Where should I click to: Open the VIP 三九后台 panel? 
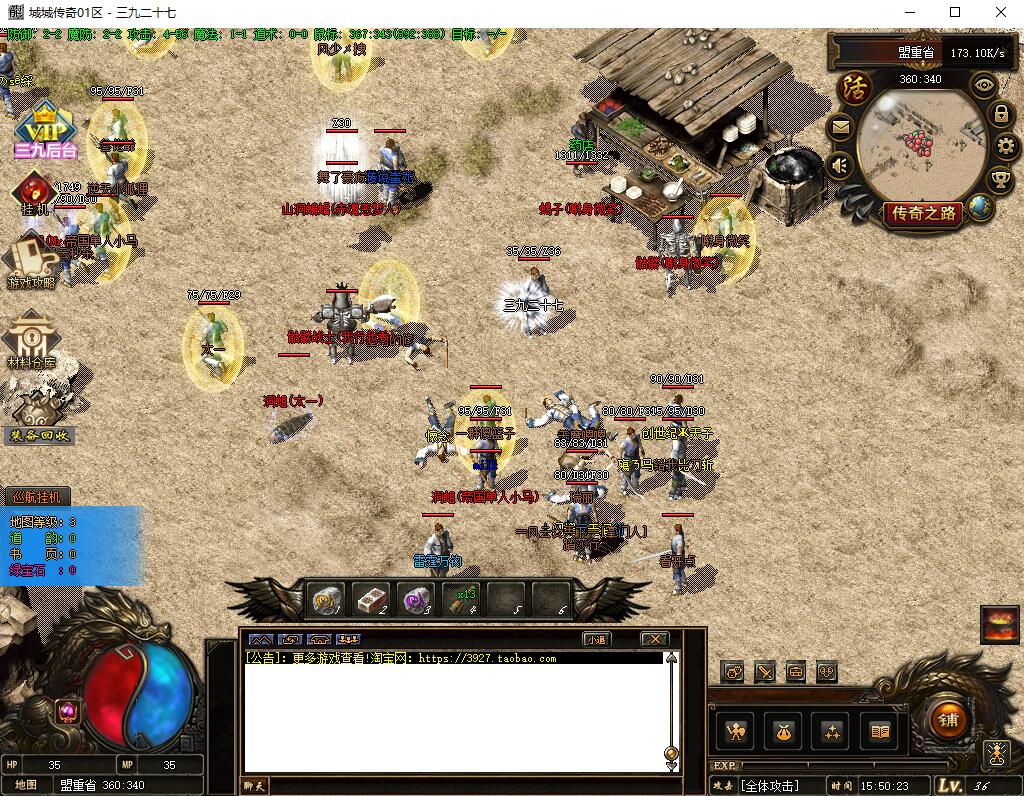pyautogui.click(x=46, y=132)
